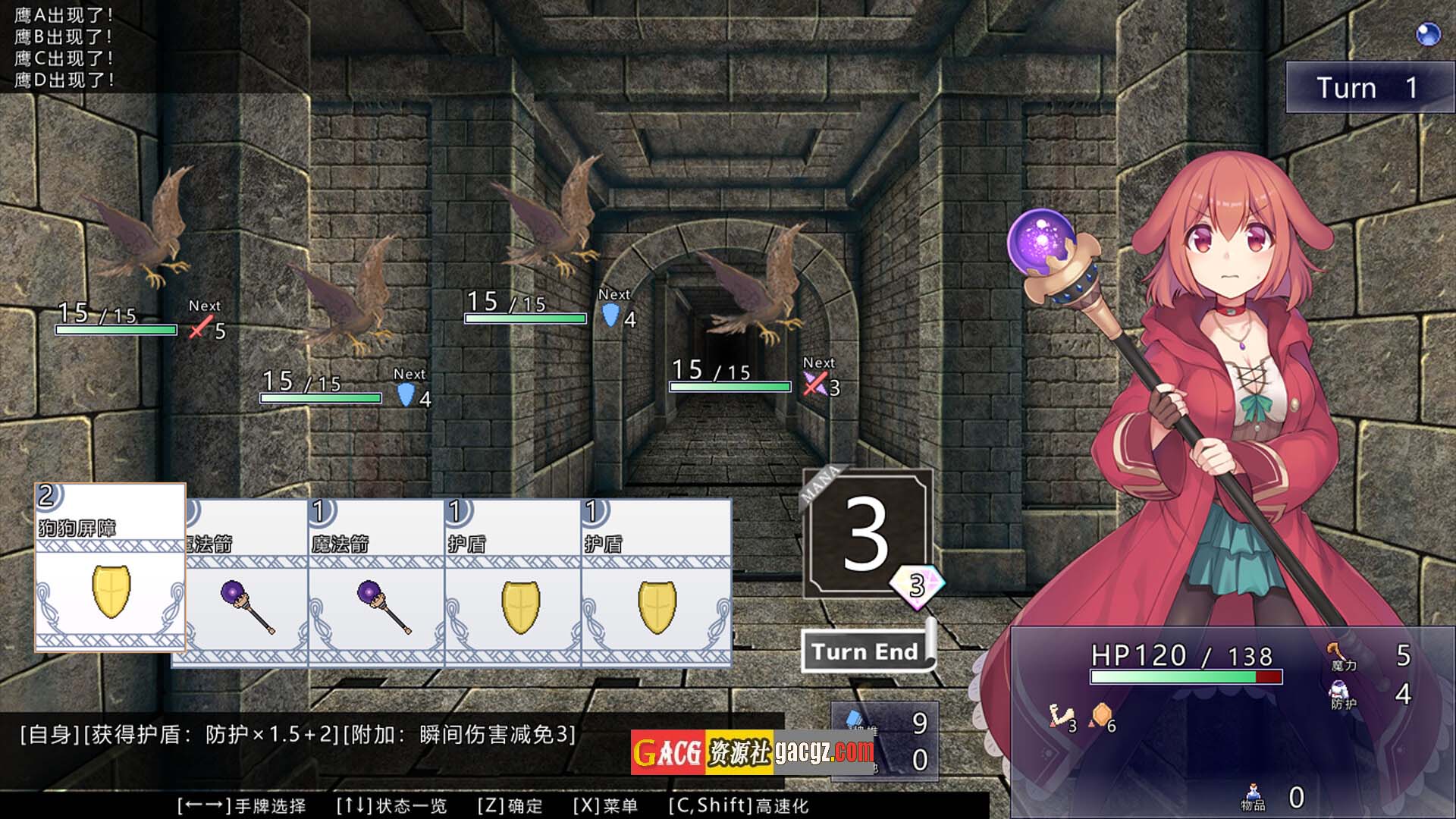Choose the fully visible 魔法箭 card
Image resolution: width=1456 pixels, height=819 pixels.
click(x=376, y=582)
